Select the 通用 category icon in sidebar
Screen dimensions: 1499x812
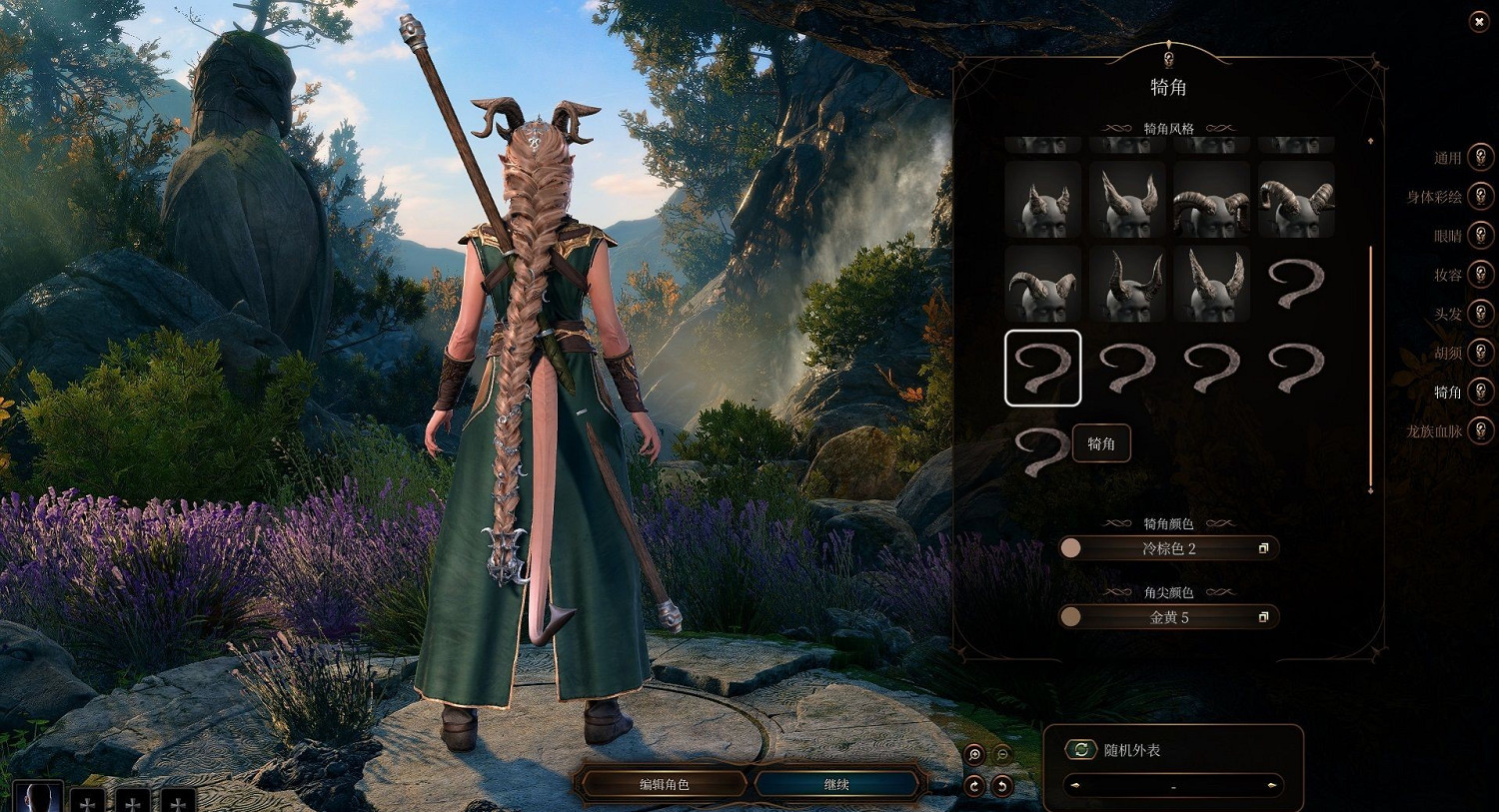[x=1479, y=156]
